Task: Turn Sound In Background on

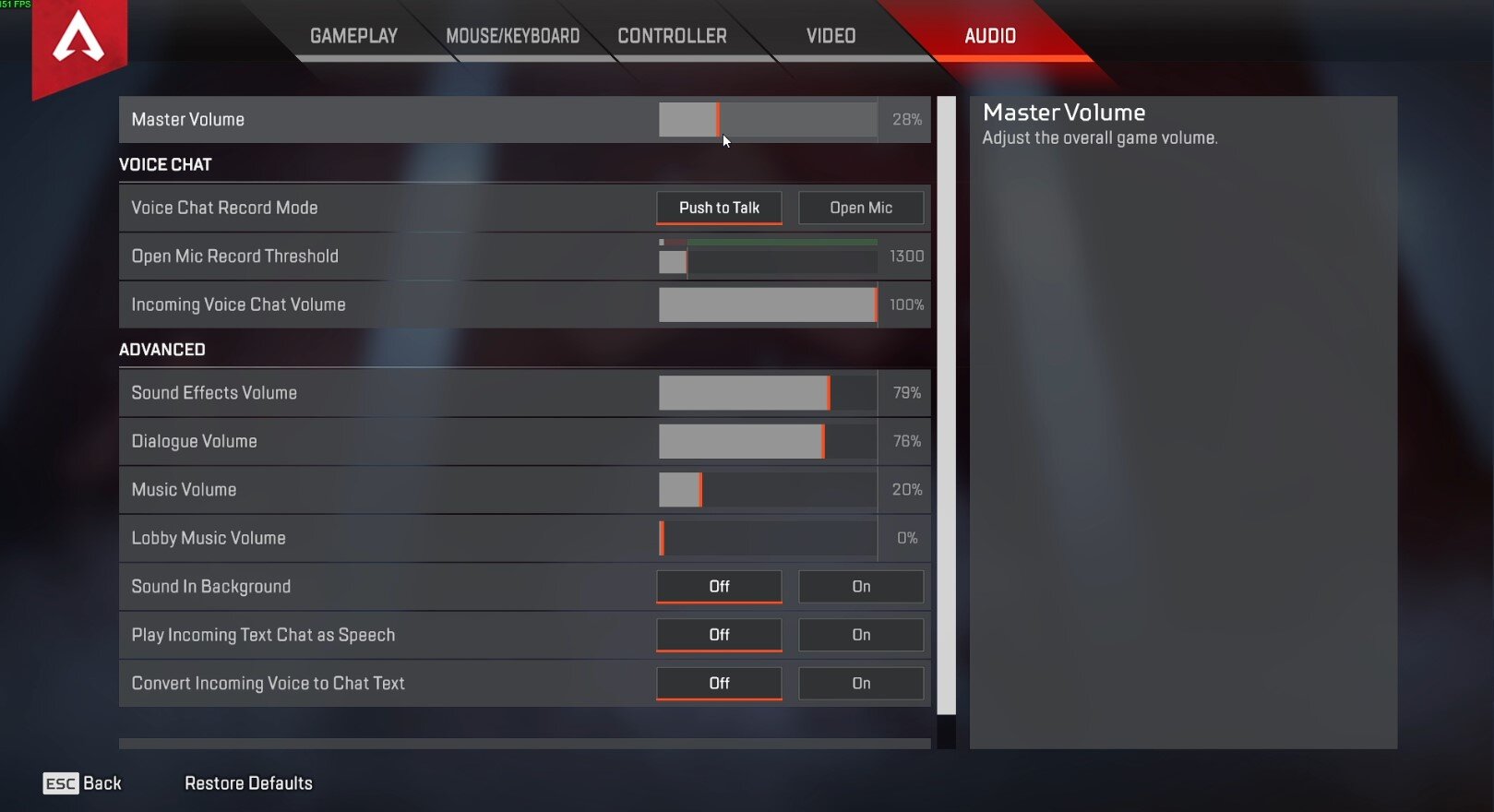Action: click(860, 587)
